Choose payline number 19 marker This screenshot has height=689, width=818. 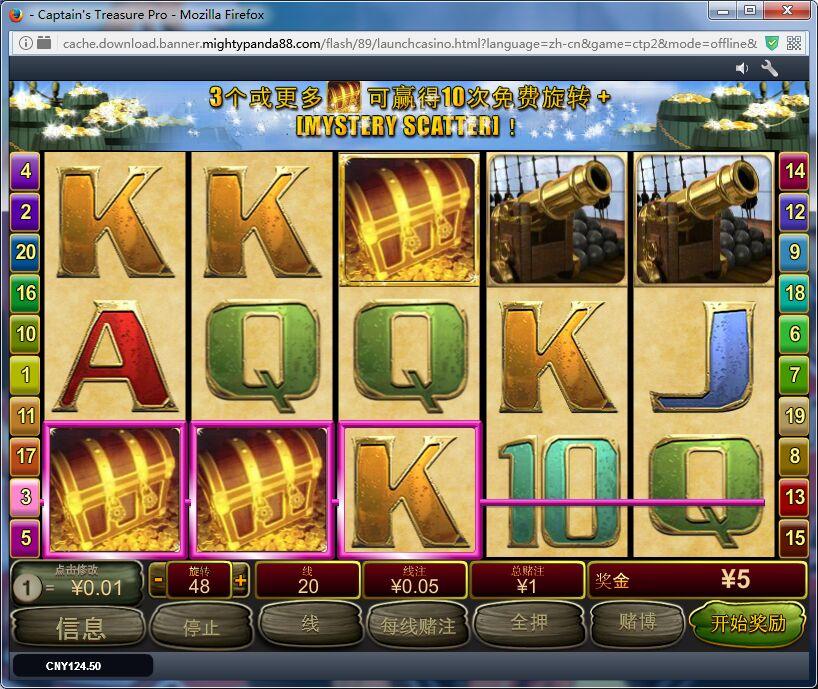794,415
